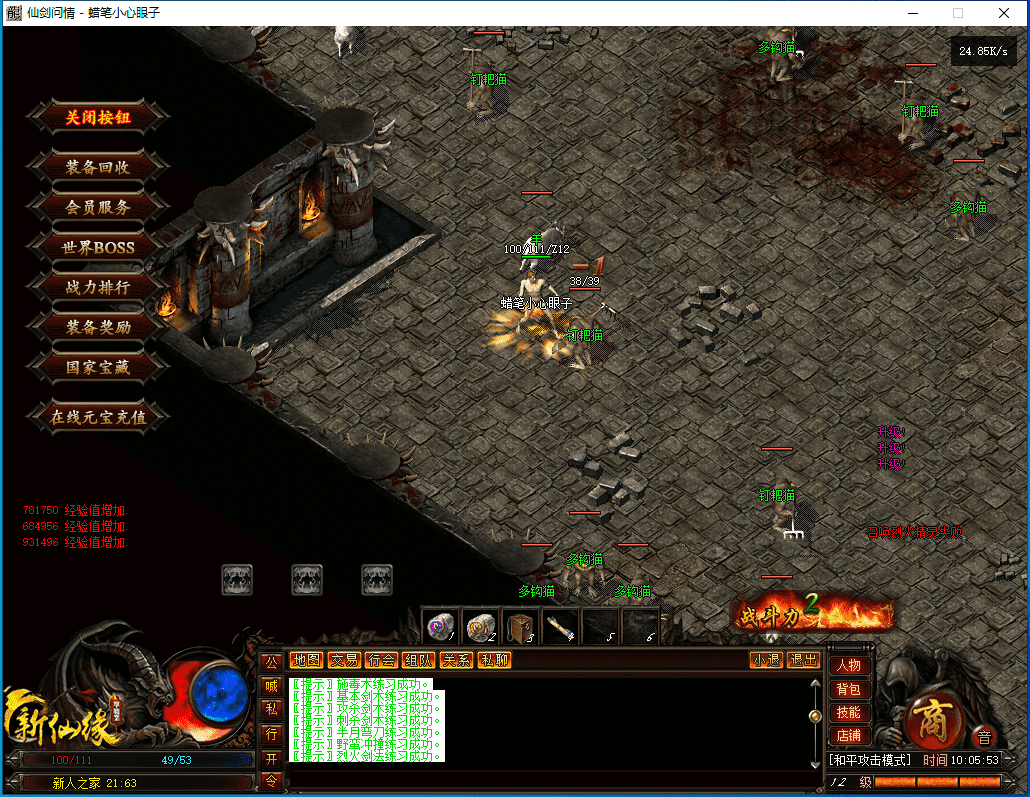The width and height of the screenshot is (1030, 797).
Task: Click the 退出 exit button
Action: pyautogui.click(x=803, y=660)
